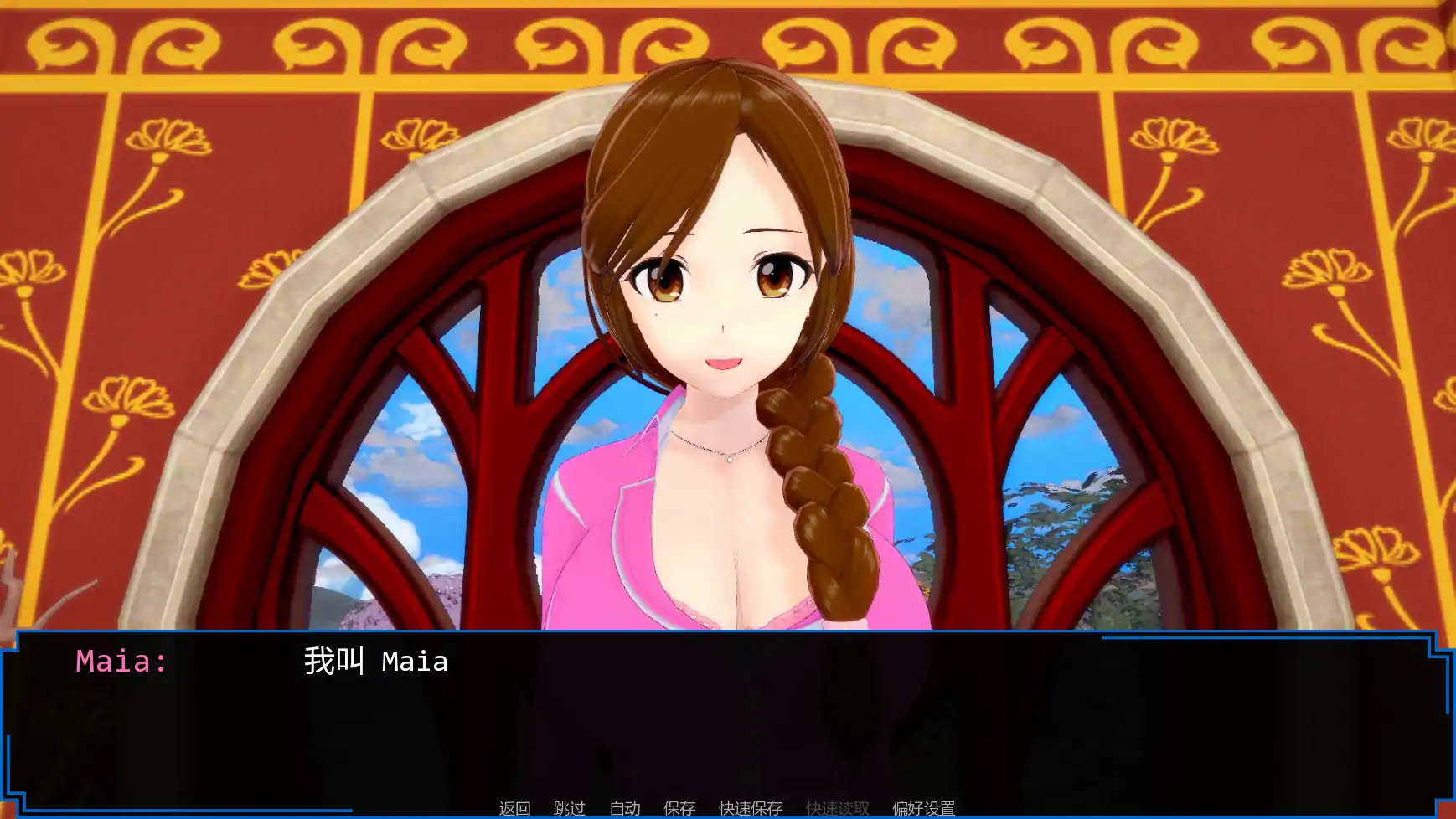The image size is (1456, 819).
Task: Activate 跳过 to skip dialogue
Action: click(x=569, y=807)
